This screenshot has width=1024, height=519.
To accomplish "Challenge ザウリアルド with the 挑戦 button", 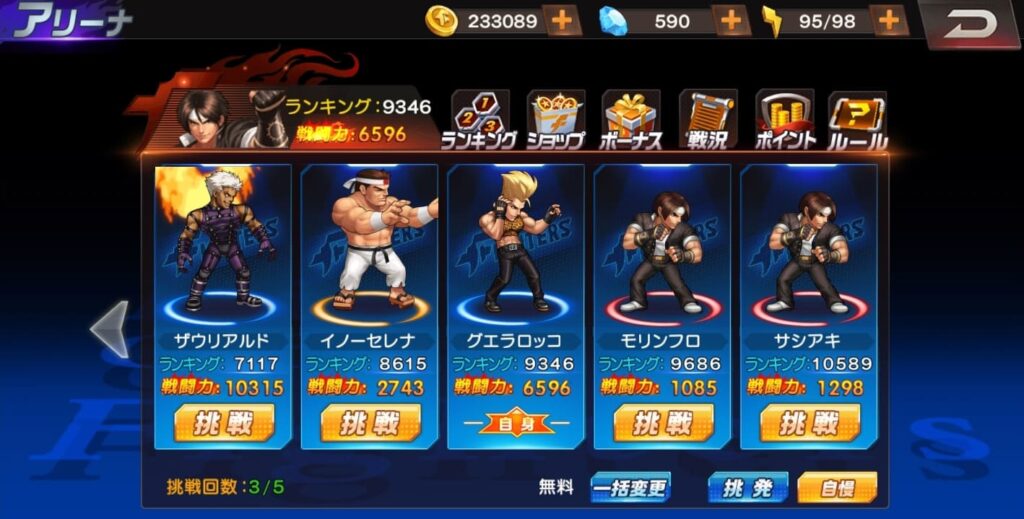I will click(223, 423).
